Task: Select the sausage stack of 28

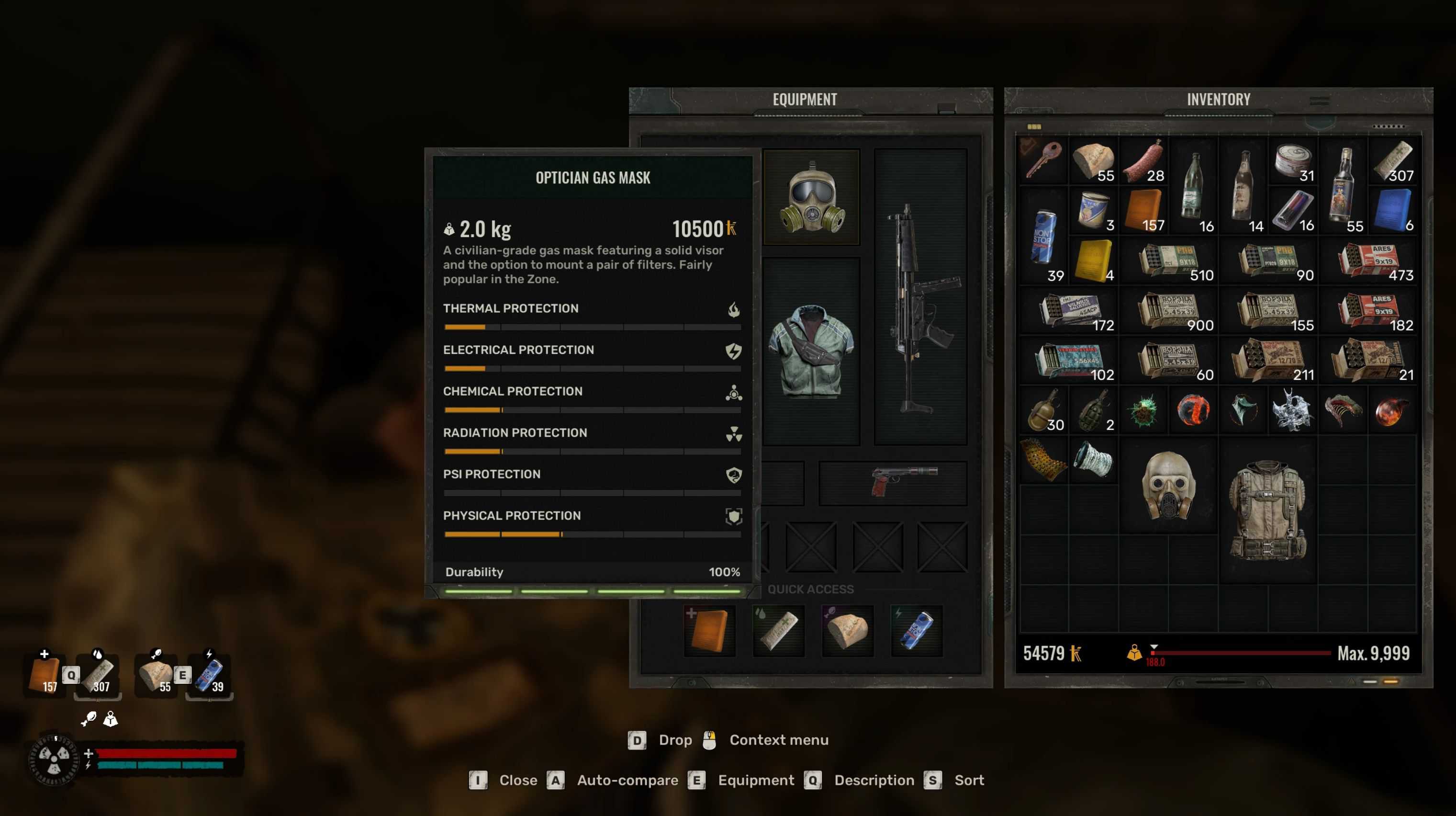Action: click(1143, 160)
